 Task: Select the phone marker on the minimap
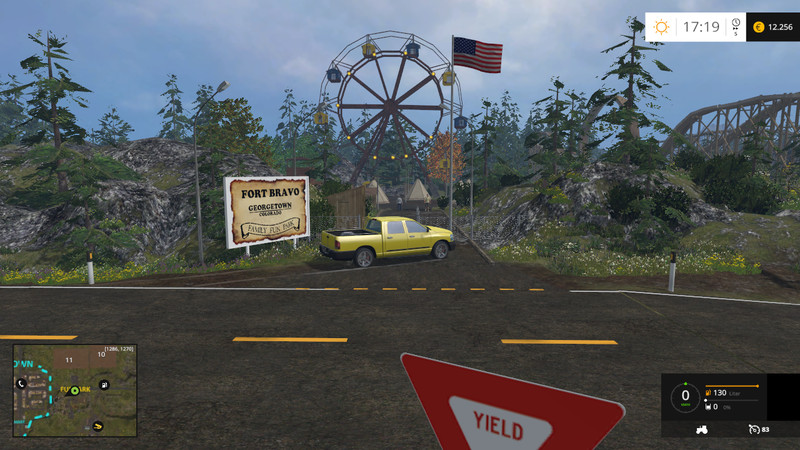[20, 383]
